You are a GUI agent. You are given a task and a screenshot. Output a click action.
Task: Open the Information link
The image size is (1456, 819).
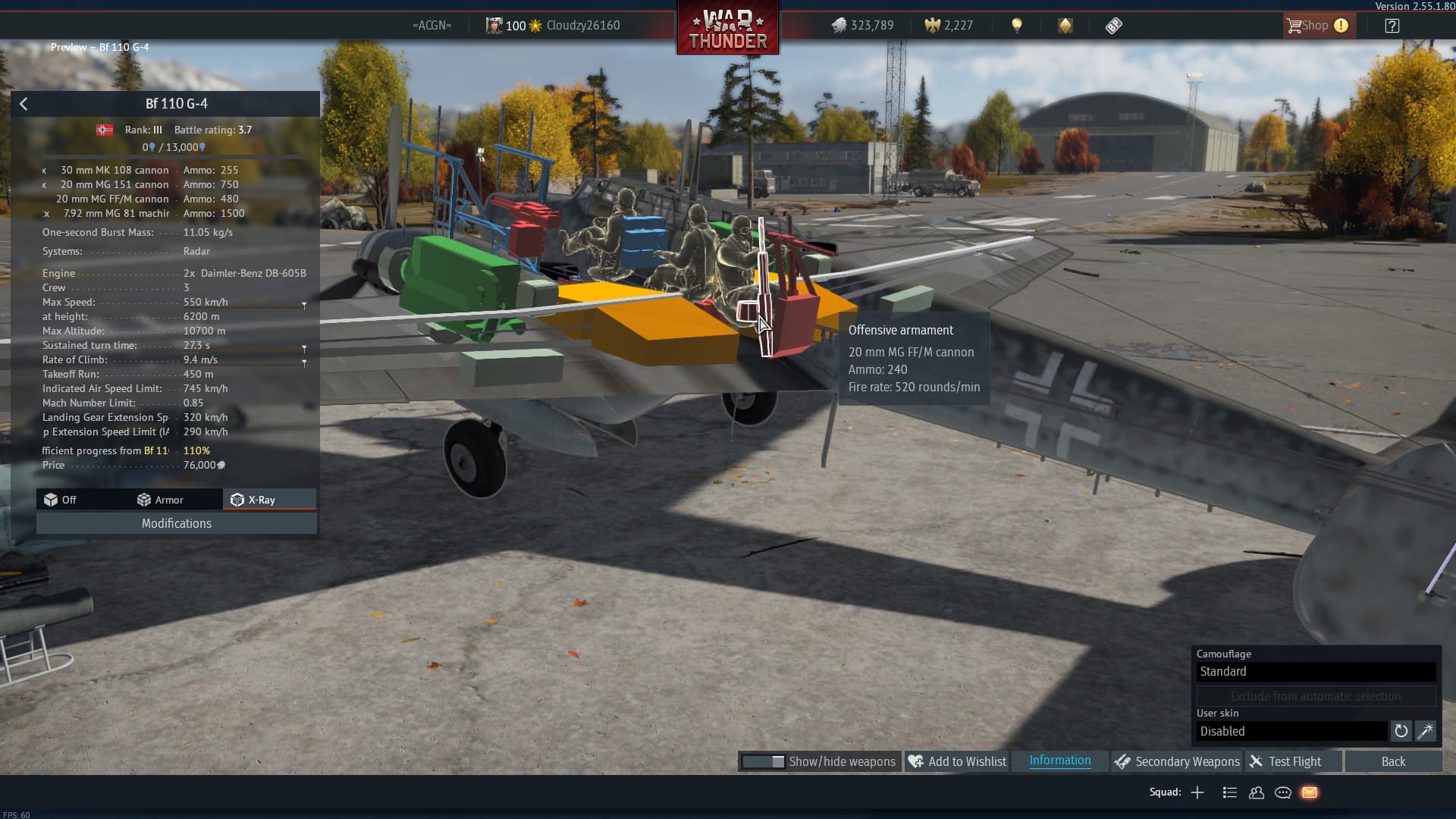point(1059,761)
